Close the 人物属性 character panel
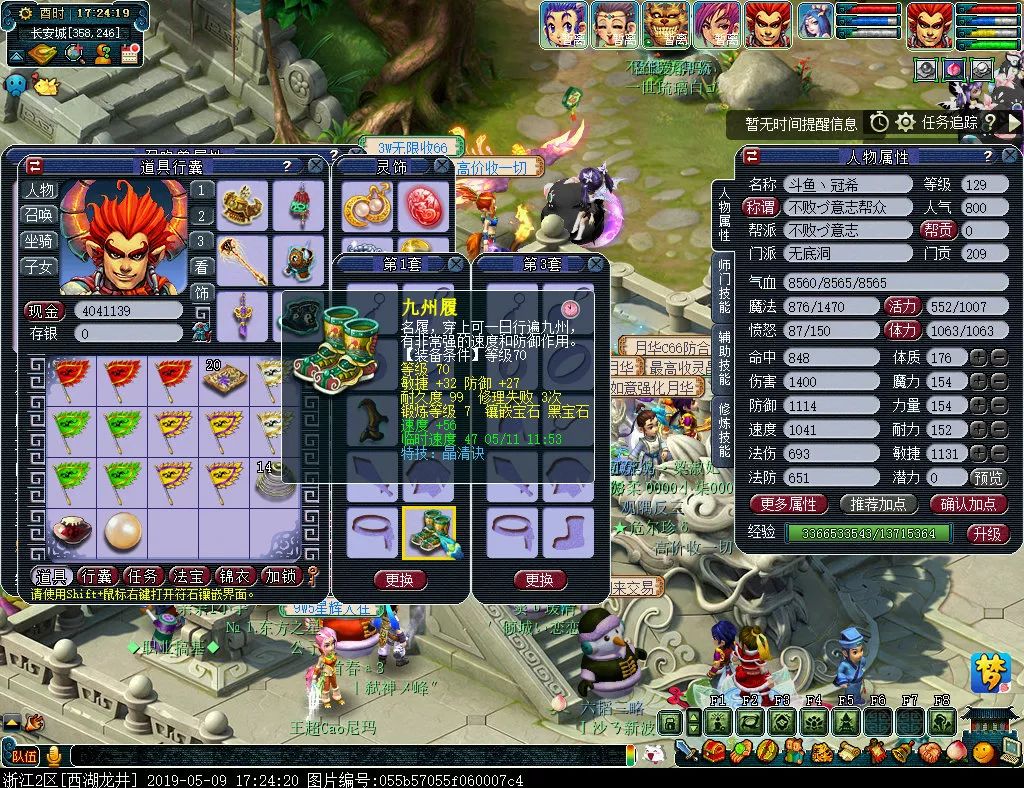The image size is (1024, 788). coord(1009,157)
